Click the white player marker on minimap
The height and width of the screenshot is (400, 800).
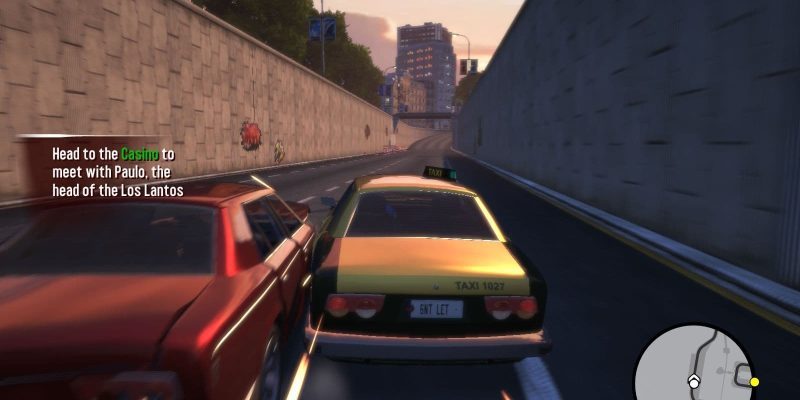(x=692, y=381)
